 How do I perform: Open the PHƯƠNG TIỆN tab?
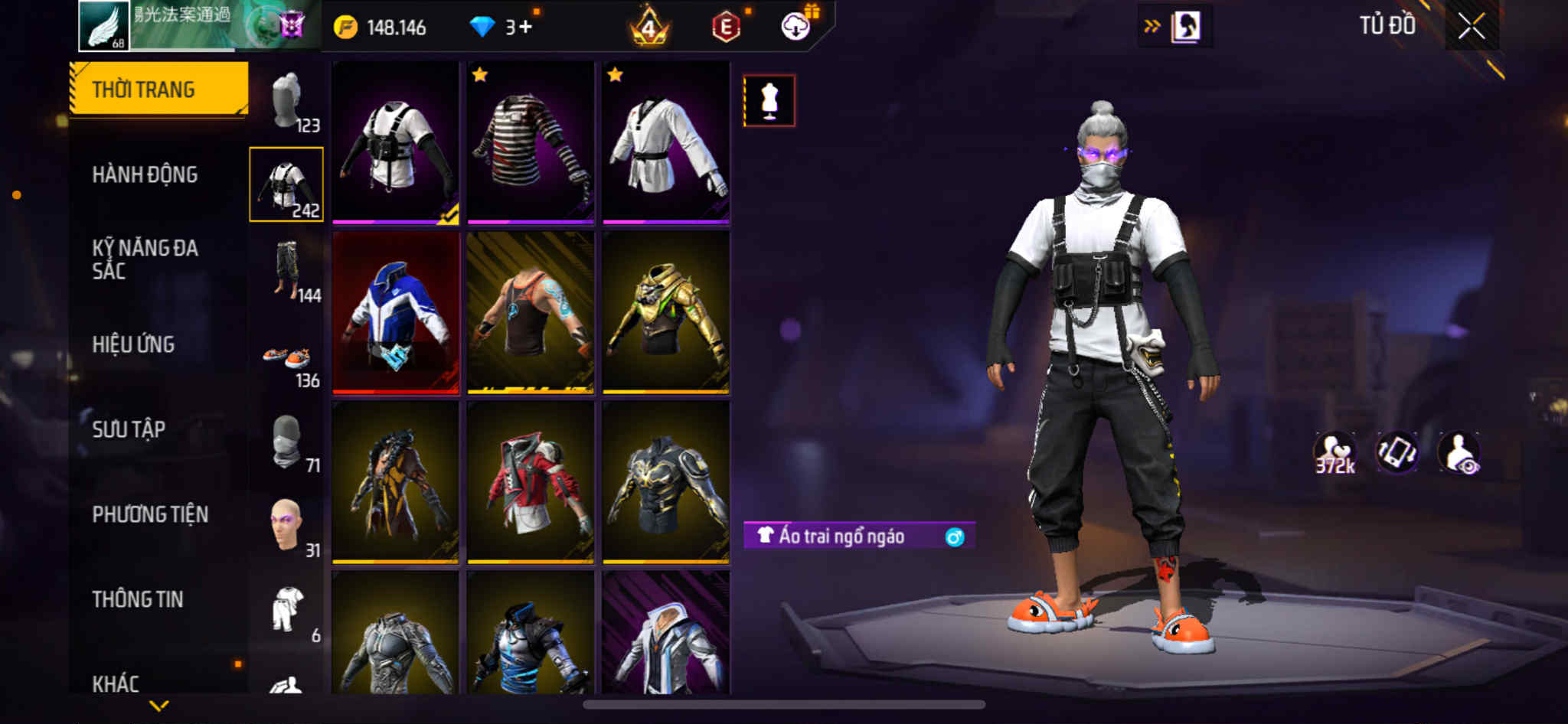click(150, 514)
